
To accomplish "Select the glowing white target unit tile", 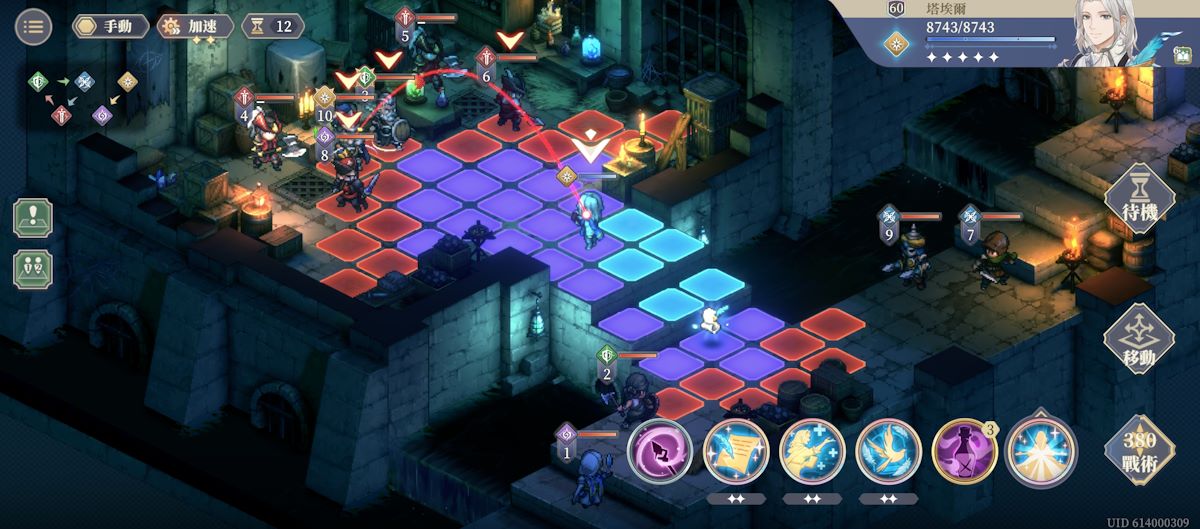I will coord(708,322).
